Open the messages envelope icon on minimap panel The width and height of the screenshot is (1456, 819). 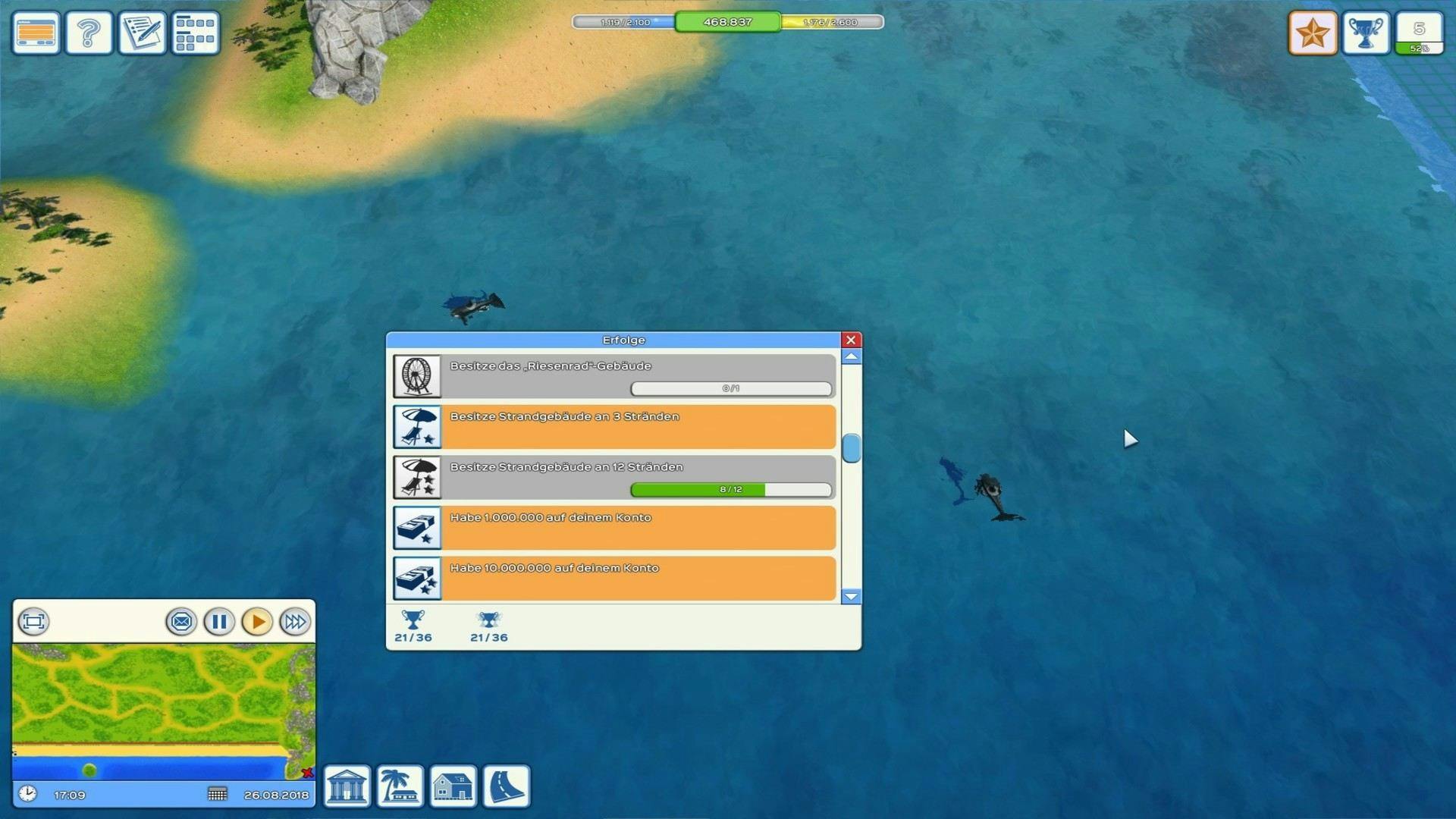coord(181,622)
